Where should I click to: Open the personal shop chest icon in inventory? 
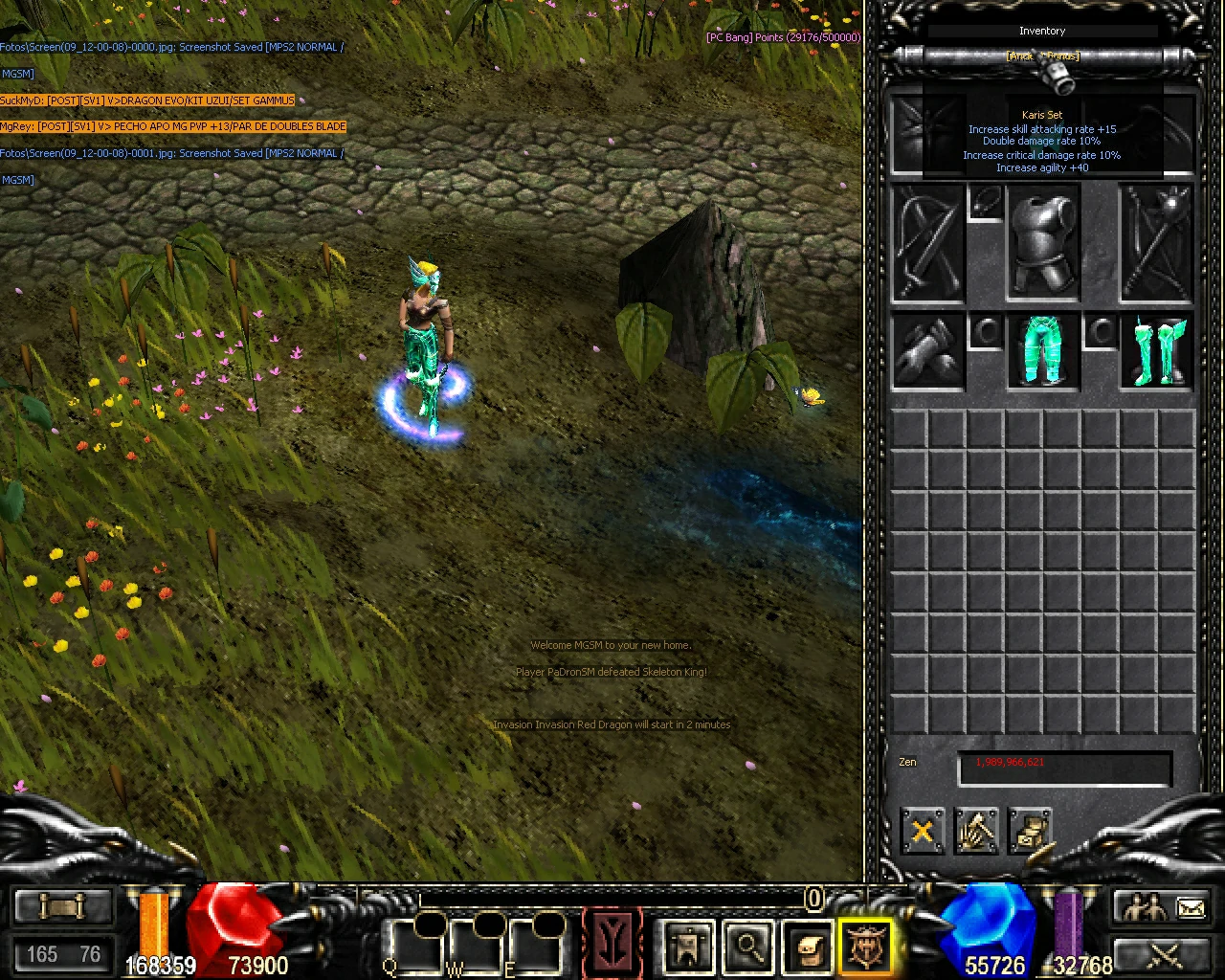pyautogui.click(x=1029, y=831)
